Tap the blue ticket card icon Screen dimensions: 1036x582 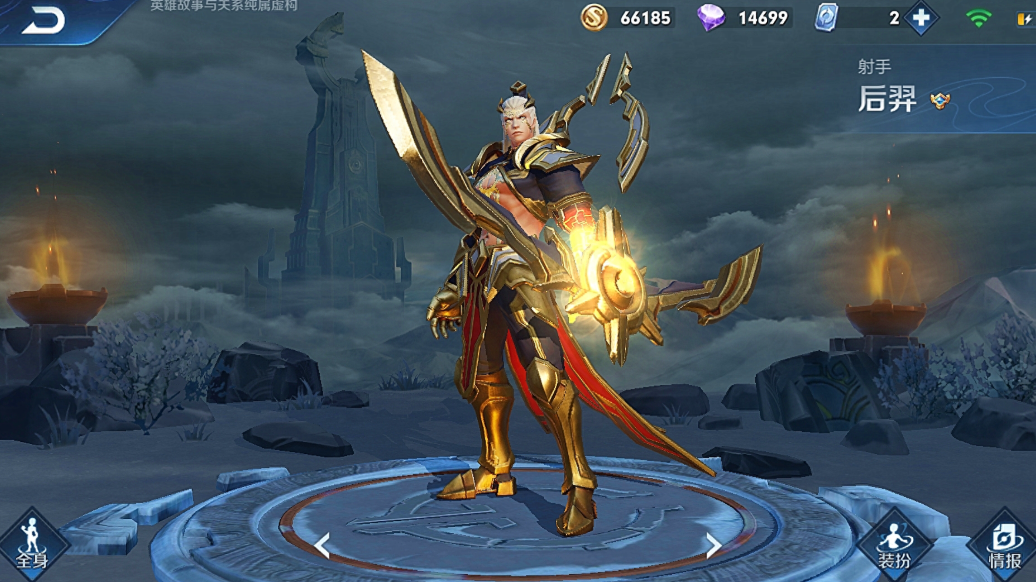click(826, 17)
